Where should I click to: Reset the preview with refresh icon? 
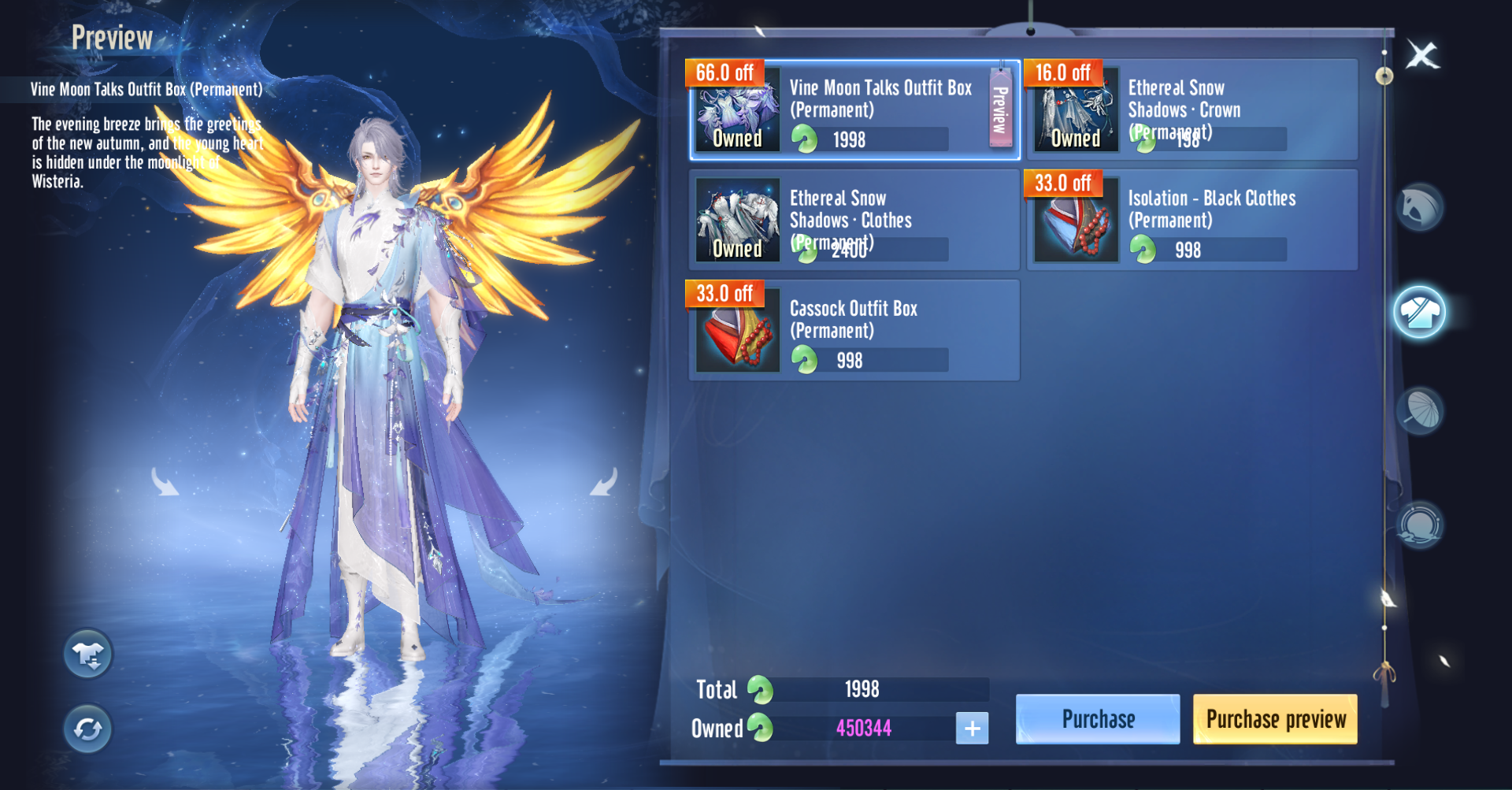(x=88, y=729)
